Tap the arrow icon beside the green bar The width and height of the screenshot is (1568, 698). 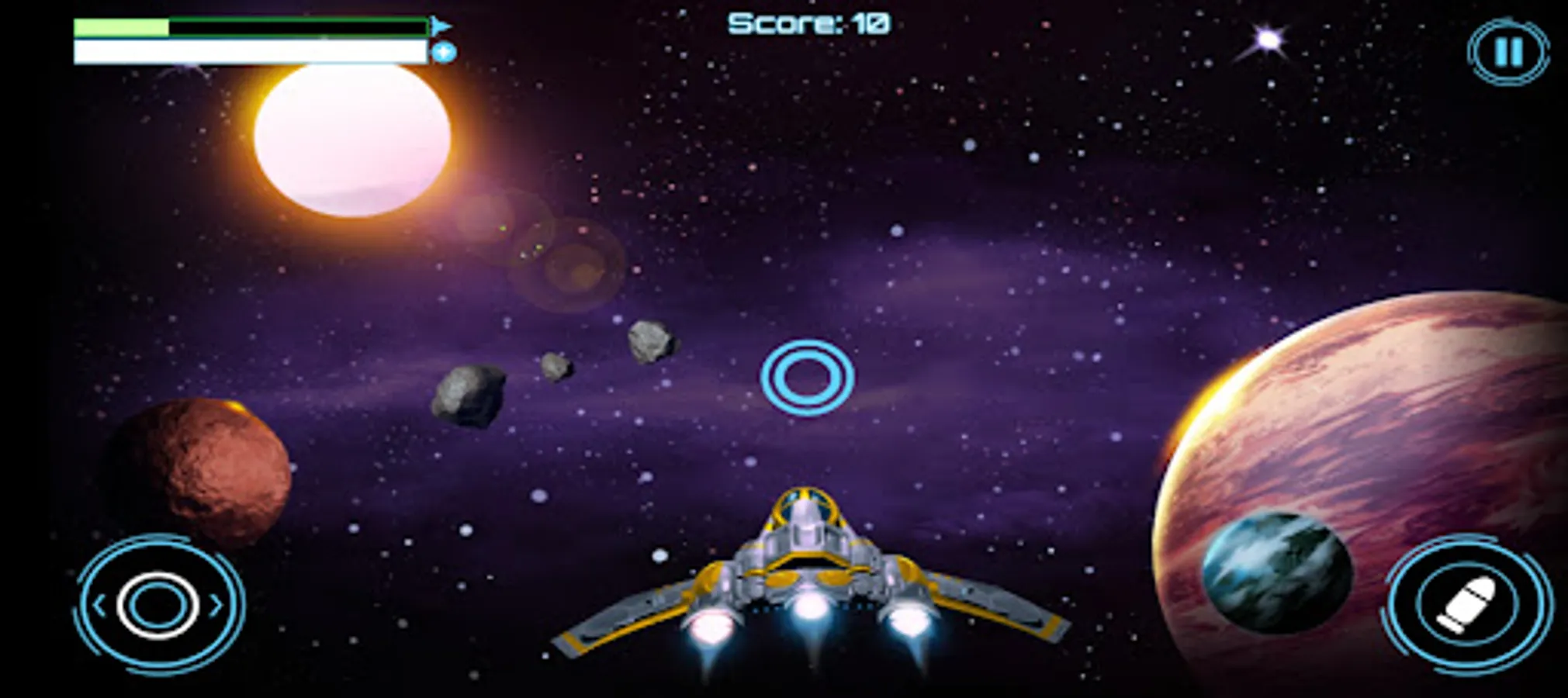[439, 26]
